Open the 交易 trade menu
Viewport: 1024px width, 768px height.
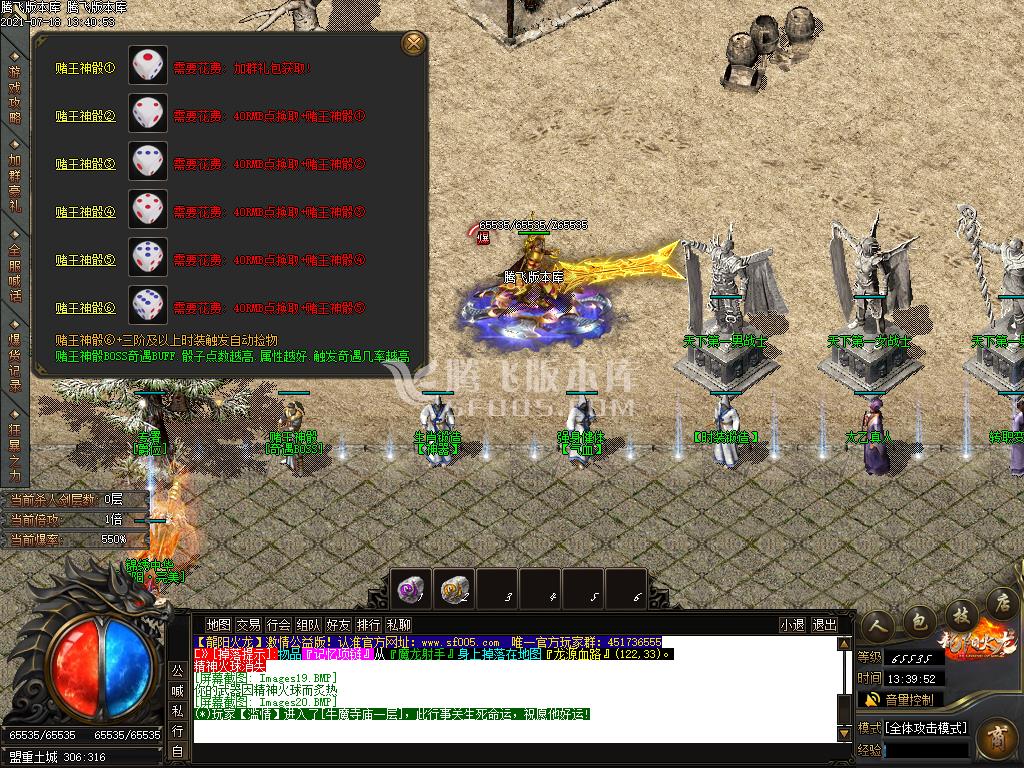pyautogui.click(x=248, y=625)
